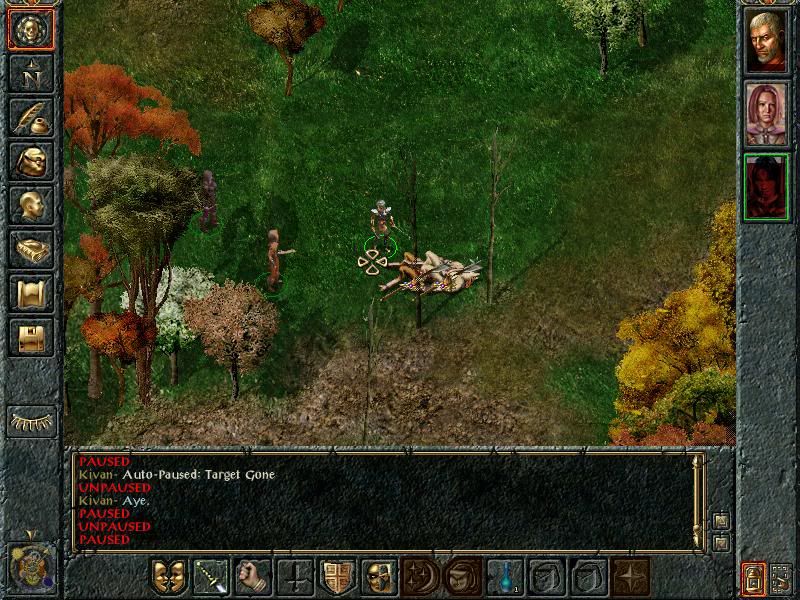This screenshot has width=800, height=600.
Task: Use the blue potion quick item
Action: [505, 577]
